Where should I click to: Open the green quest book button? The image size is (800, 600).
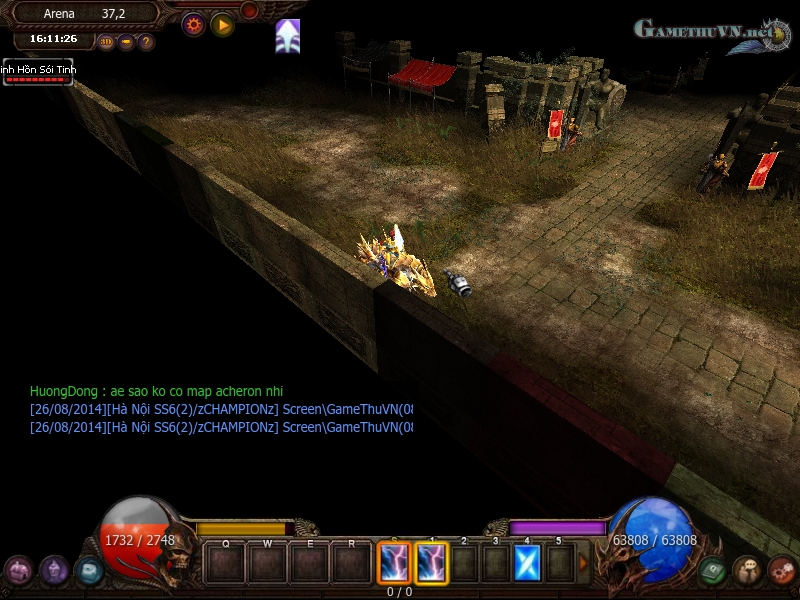pos(712,570)
